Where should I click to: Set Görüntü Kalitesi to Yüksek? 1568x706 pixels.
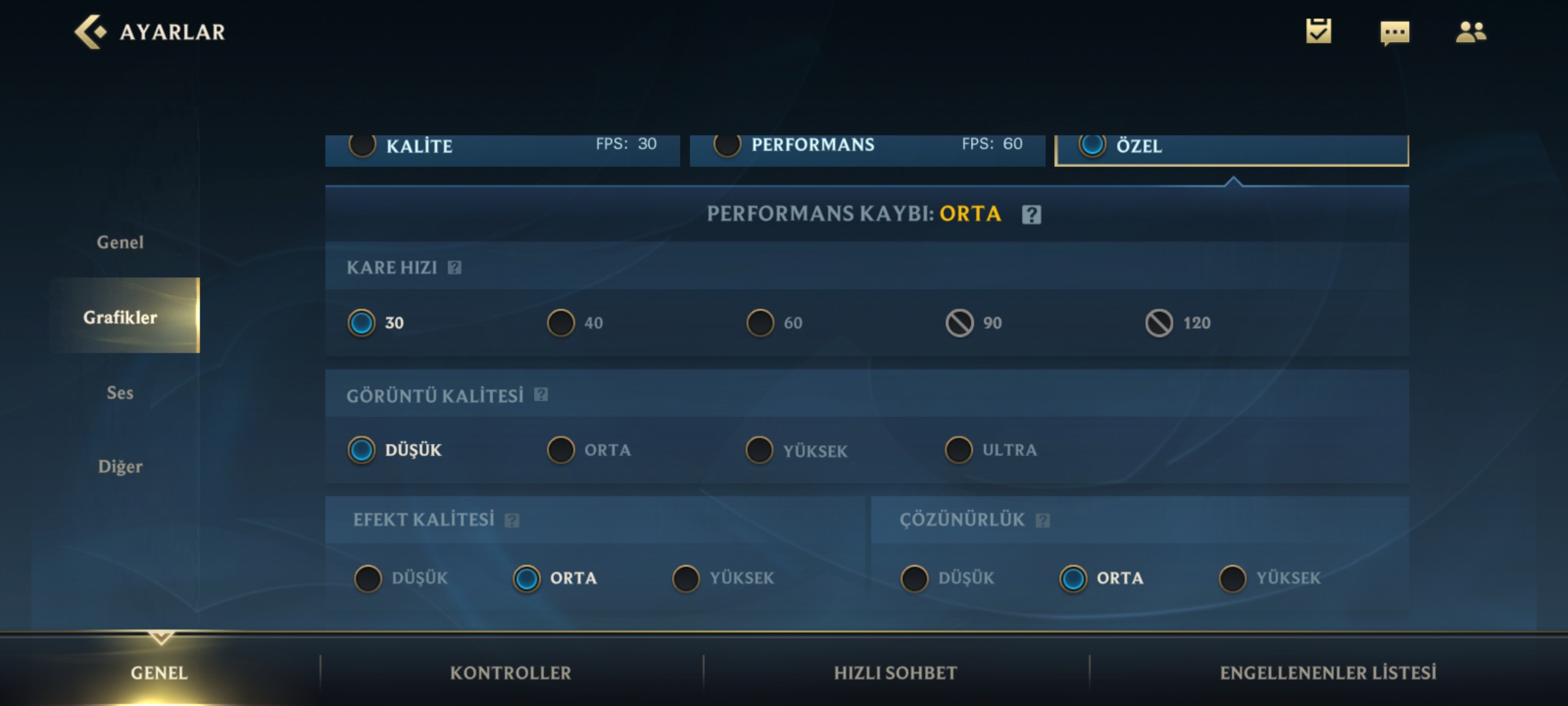(760, 450)
